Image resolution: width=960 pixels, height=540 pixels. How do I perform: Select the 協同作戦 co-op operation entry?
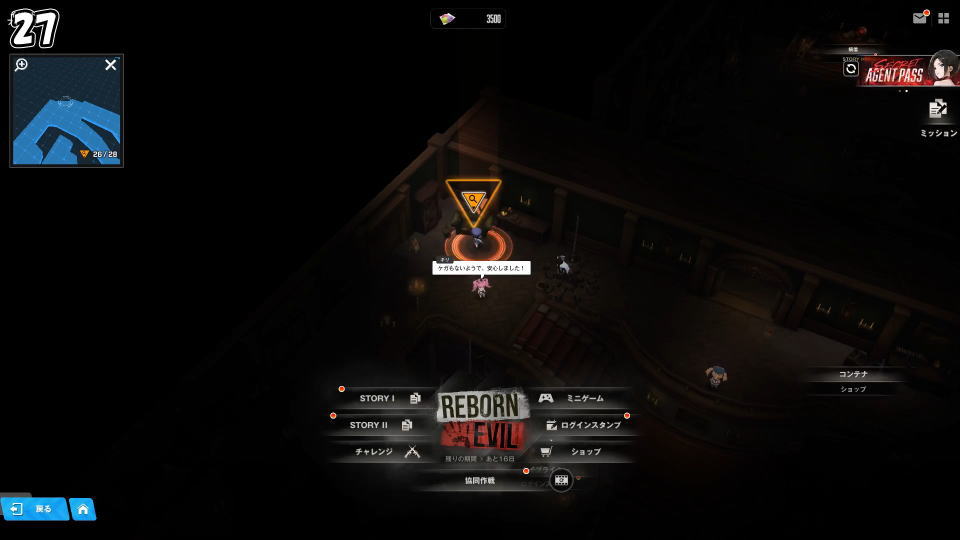[480, 480]
